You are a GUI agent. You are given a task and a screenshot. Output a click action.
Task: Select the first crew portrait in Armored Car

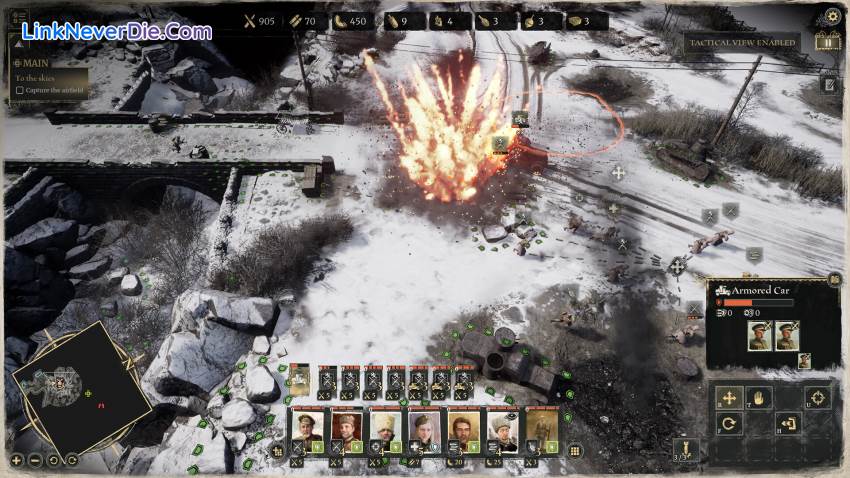pyautogui.click(x=758, y=336)
